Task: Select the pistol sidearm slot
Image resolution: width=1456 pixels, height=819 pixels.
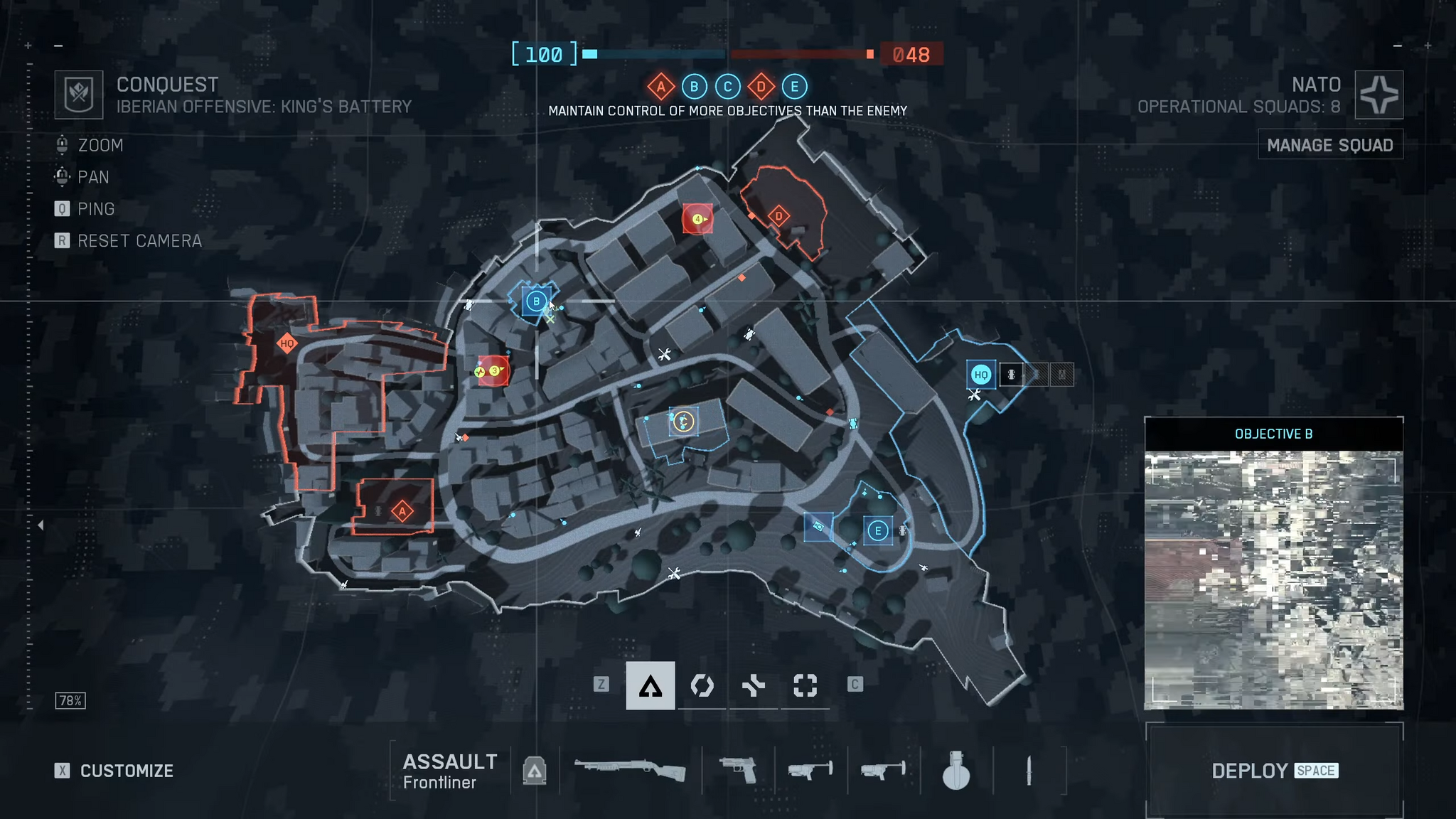Action: [737, 770]
